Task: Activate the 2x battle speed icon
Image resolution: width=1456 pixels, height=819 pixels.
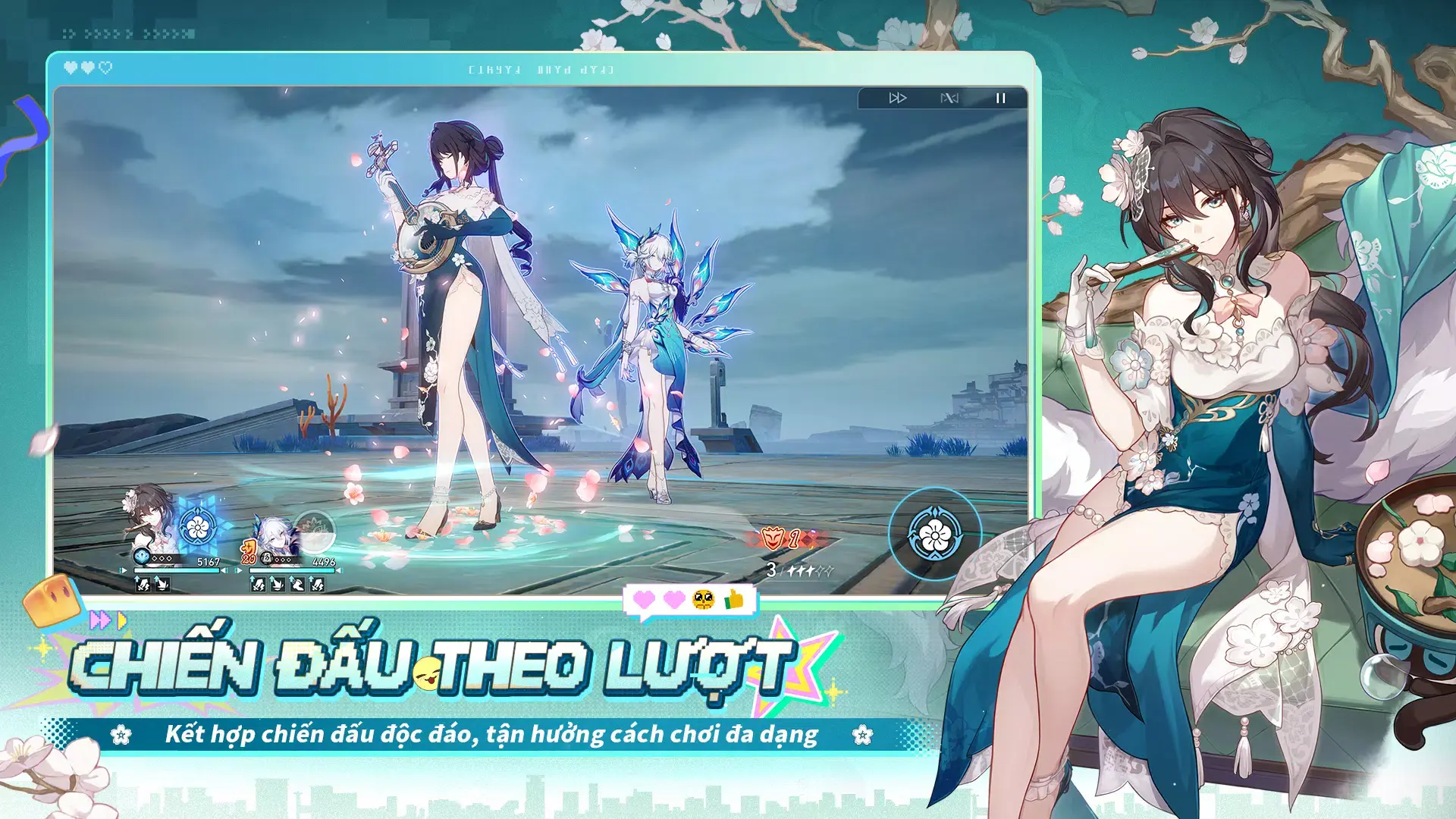Action: coord(898,98)
